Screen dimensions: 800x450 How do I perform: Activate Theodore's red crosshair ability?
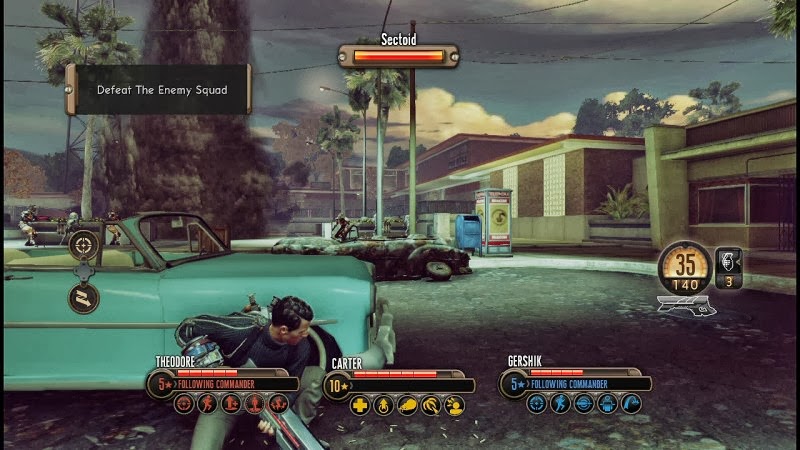184,404
